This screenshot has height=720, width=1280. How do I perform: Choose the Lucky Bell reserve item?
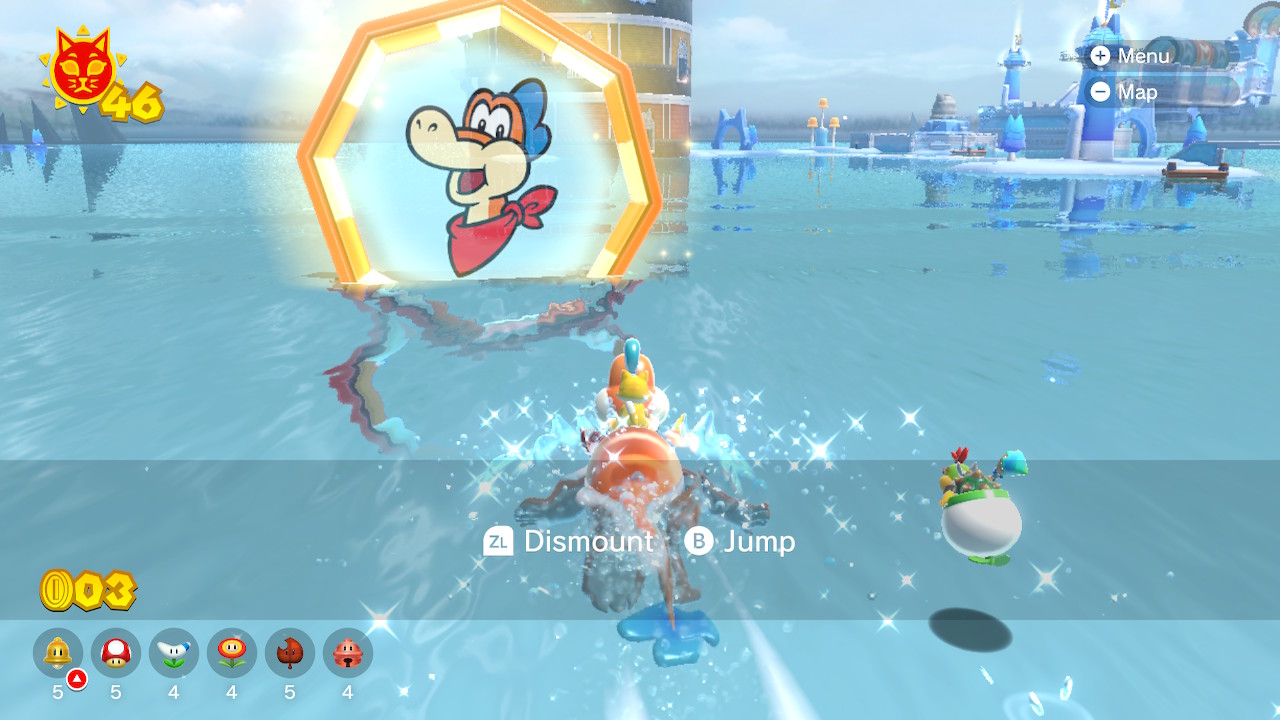[x=348, y=653]
